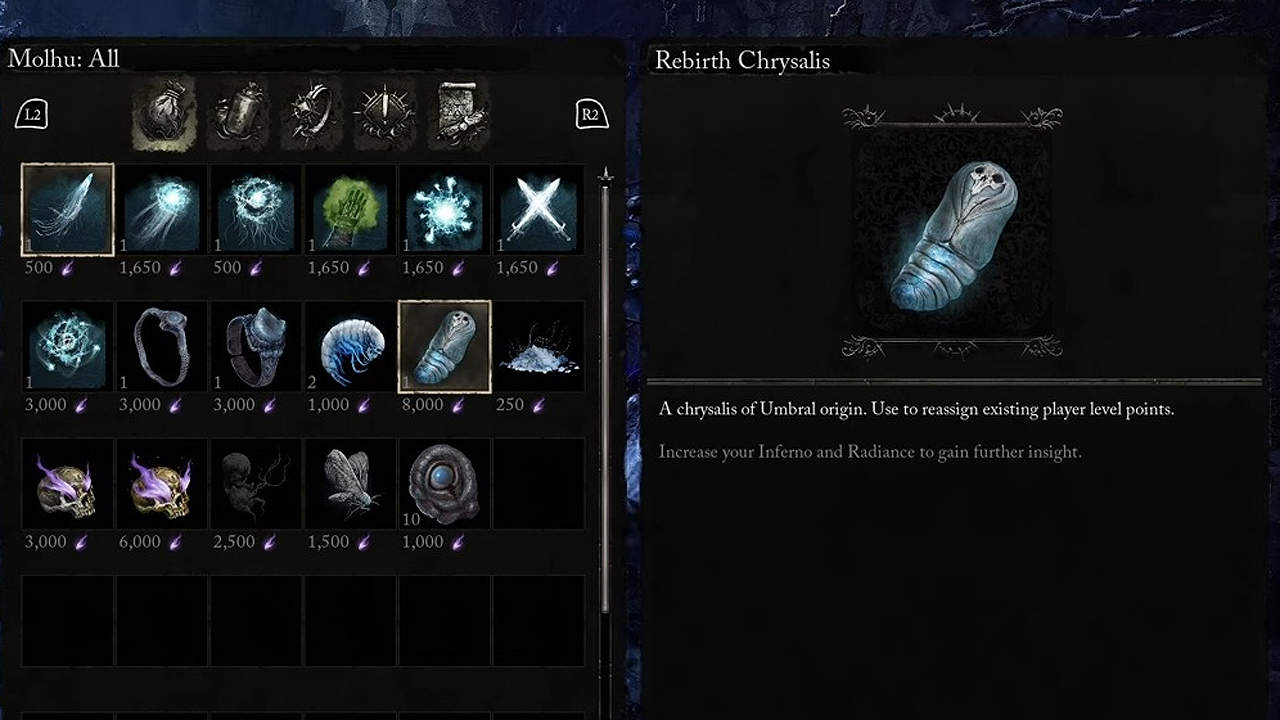The height and width of the screenshot is (720, 1280).
Task: Choose the flaming skull costing 6,000
Action: pyautogui.click(x=162, y=484)
